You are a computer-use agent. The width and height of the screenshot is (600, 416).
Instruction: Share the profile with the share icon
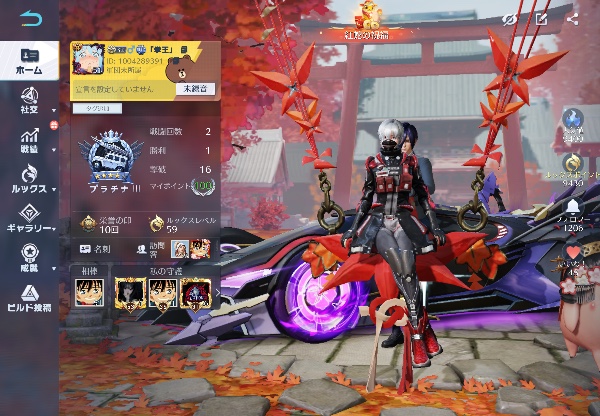tap(573, 18)
